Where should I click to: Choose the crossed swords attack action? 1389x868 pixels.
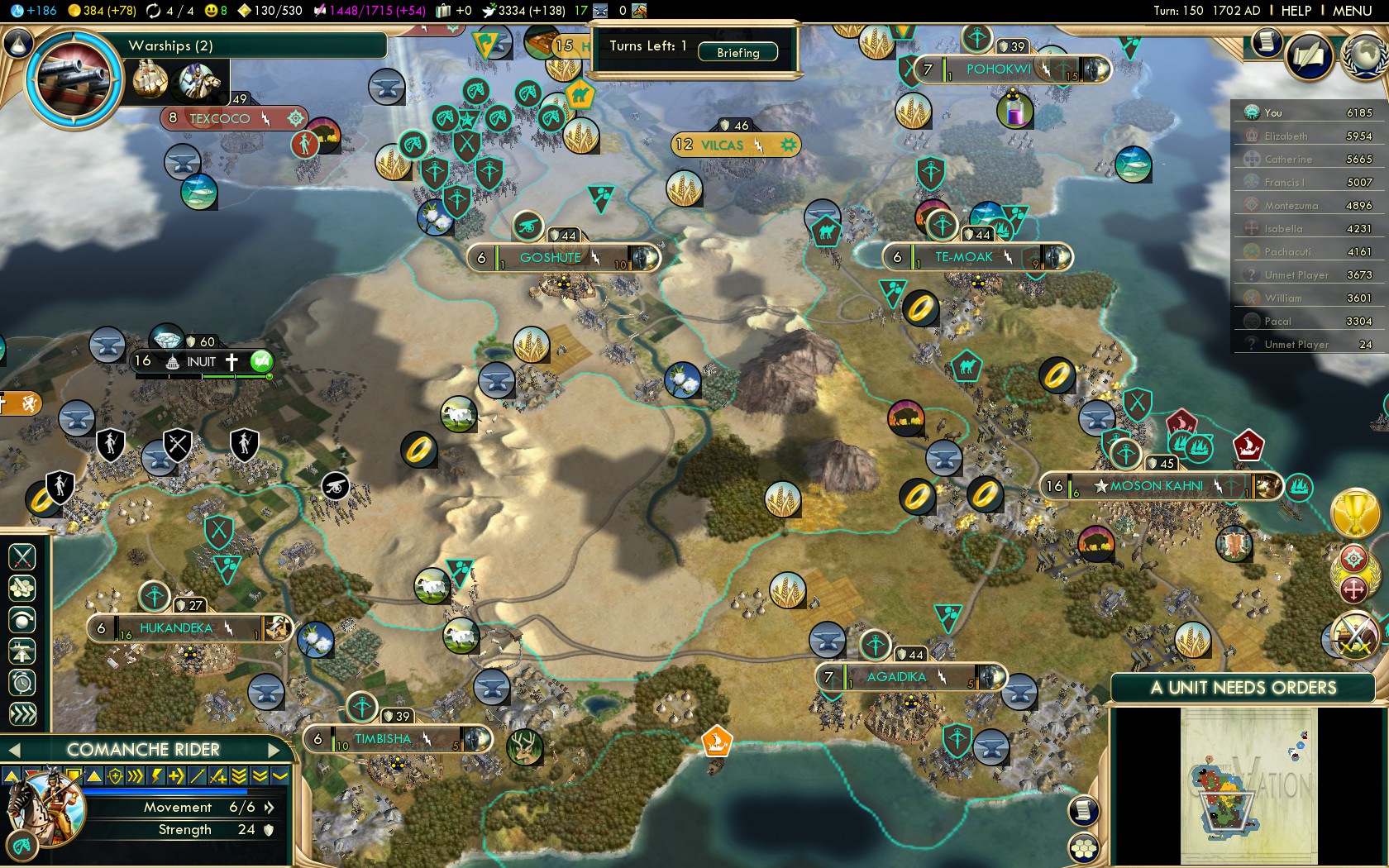(x=22, y=557)
